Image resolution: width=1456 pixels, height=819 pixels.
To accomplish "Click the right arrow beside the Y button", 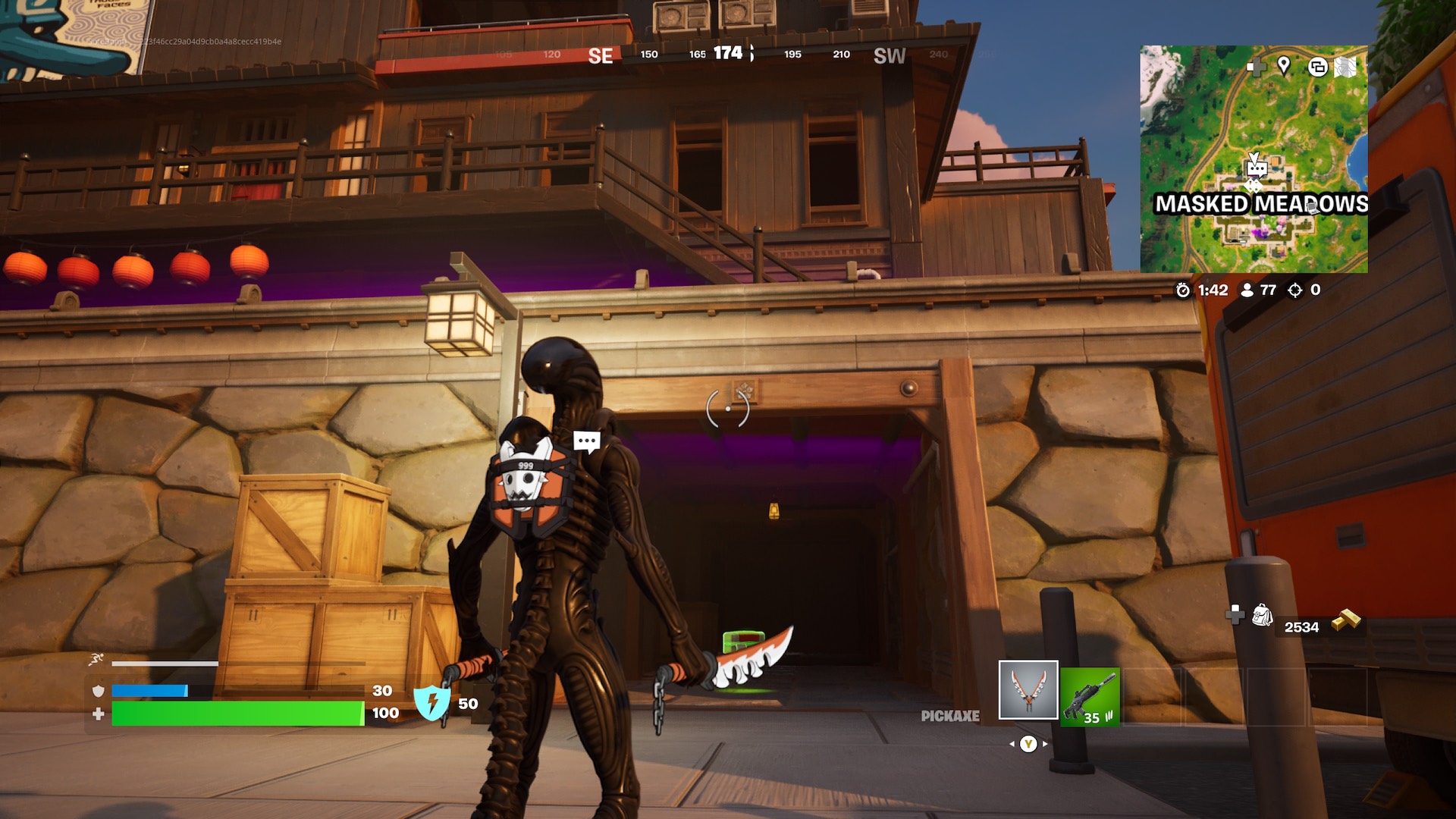I will pyautogui.click(x=1044, y=745).
